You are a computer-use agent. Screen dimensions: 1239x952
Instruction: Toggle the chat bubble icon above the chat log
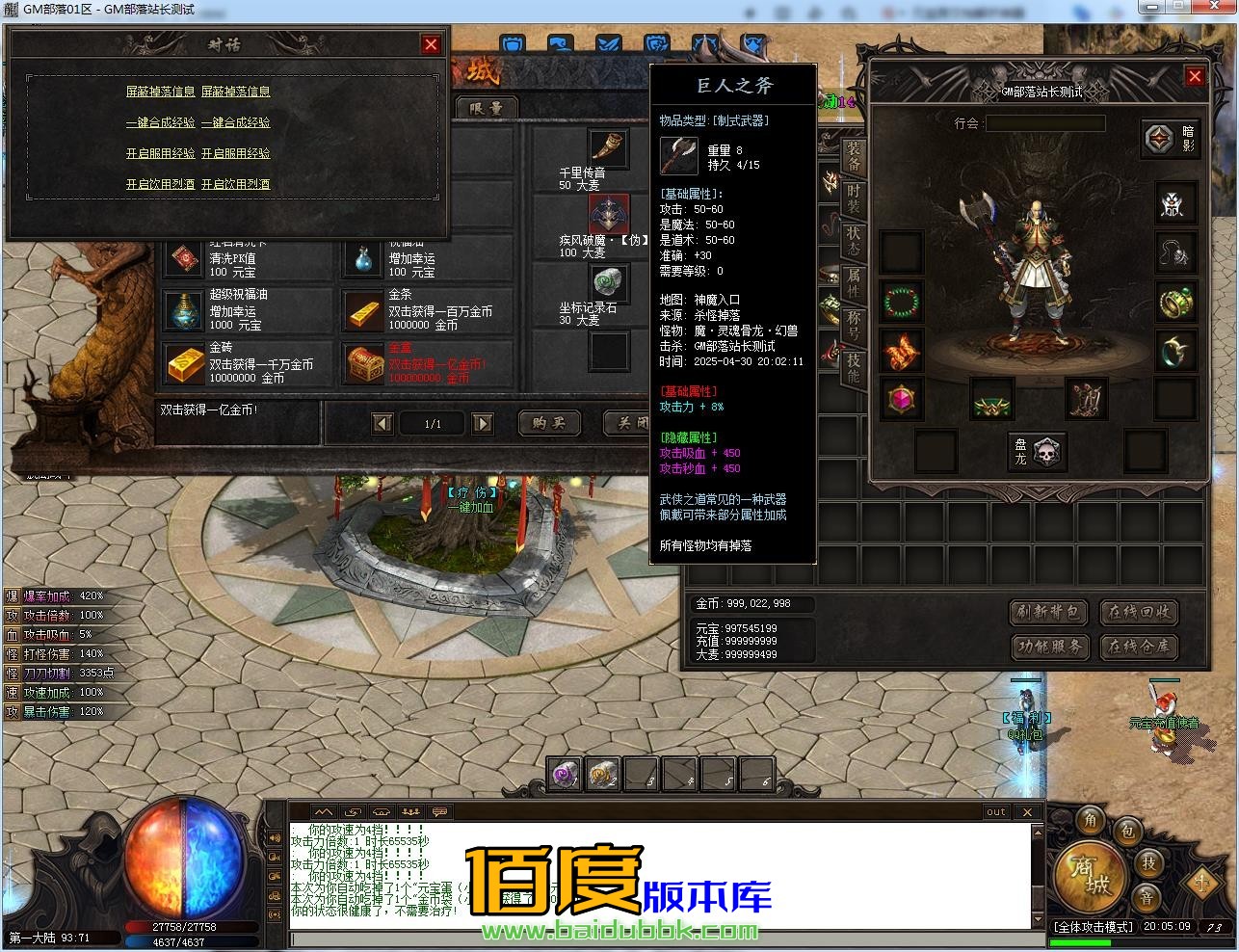pyautogui.click(x=438, y=812)
